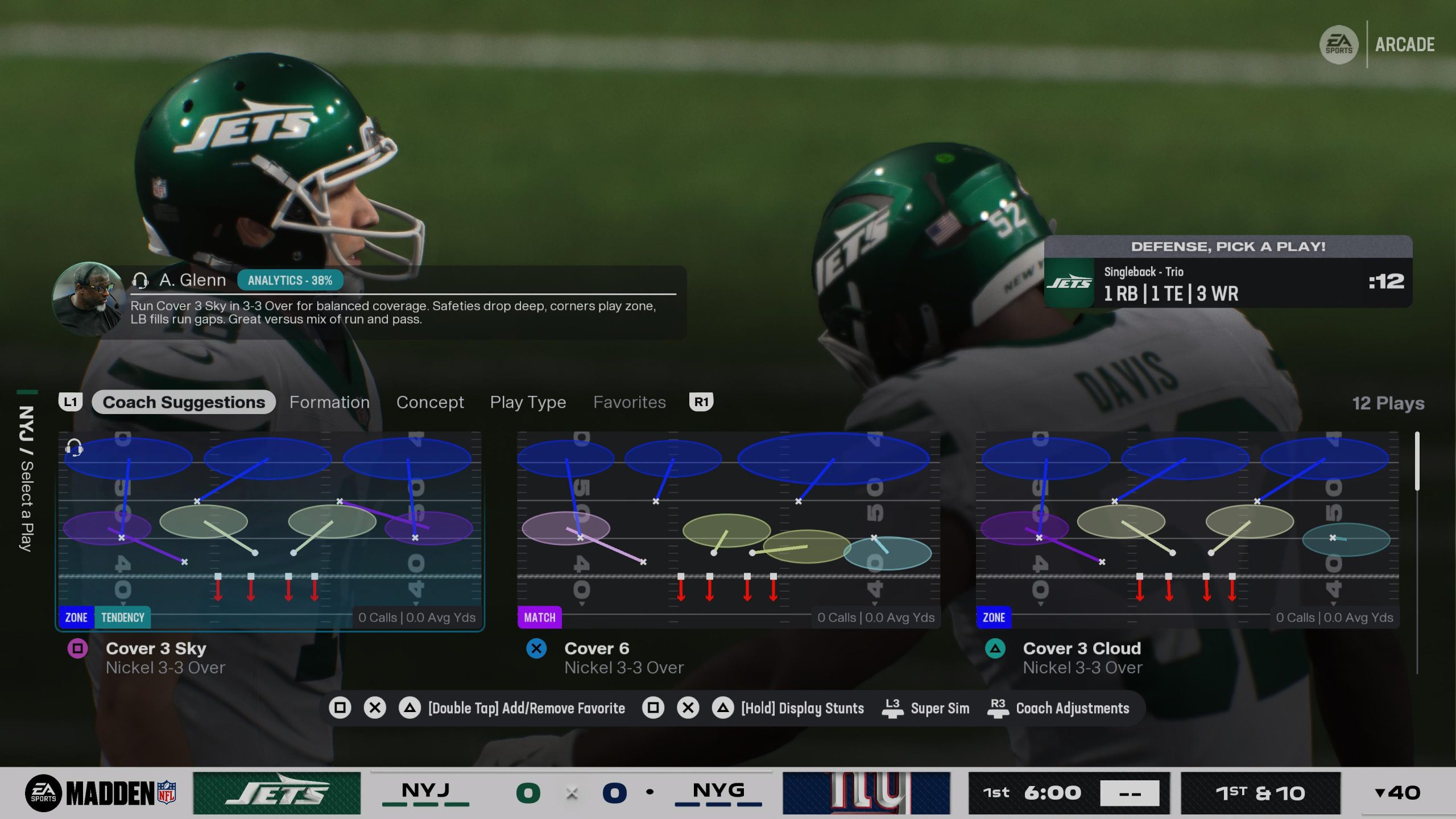Open the Formation tab
This screenshot has width=1456, height=819.
(329, 402)
